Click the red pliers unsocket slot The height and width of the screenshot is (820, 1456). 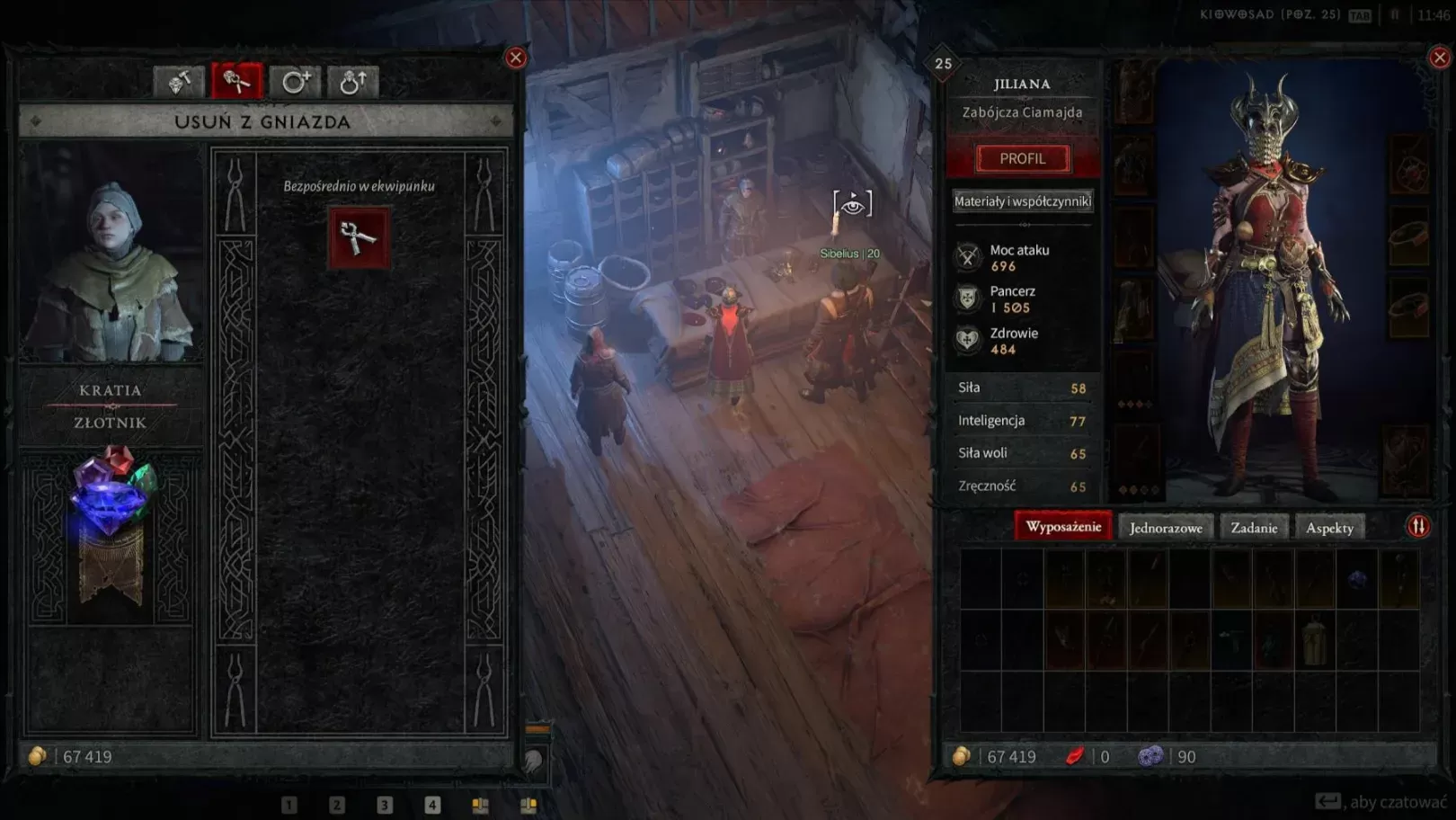tap(359, 237)
